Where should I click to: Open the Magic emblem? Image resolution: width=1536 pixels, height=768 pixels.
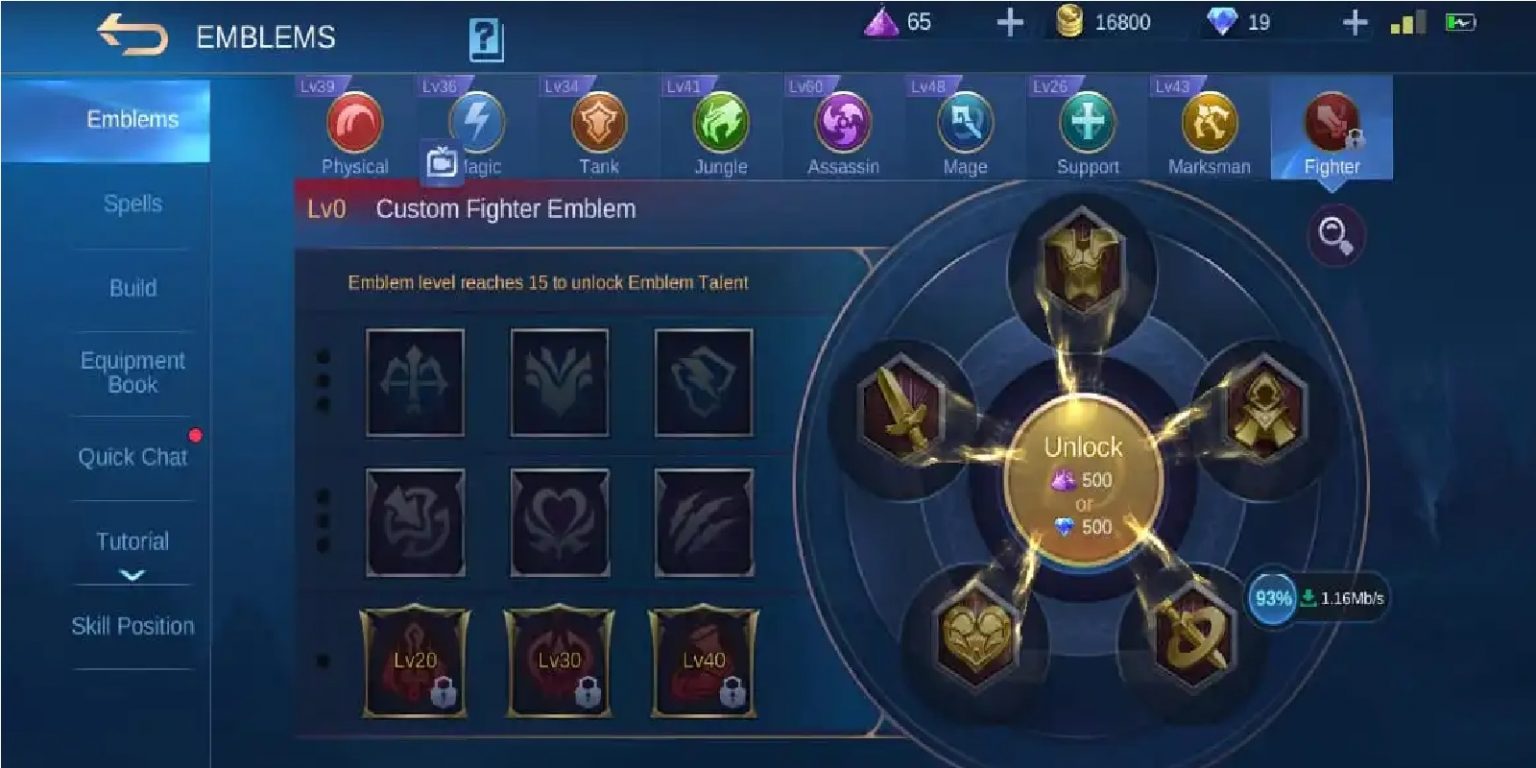click(476, 122)
